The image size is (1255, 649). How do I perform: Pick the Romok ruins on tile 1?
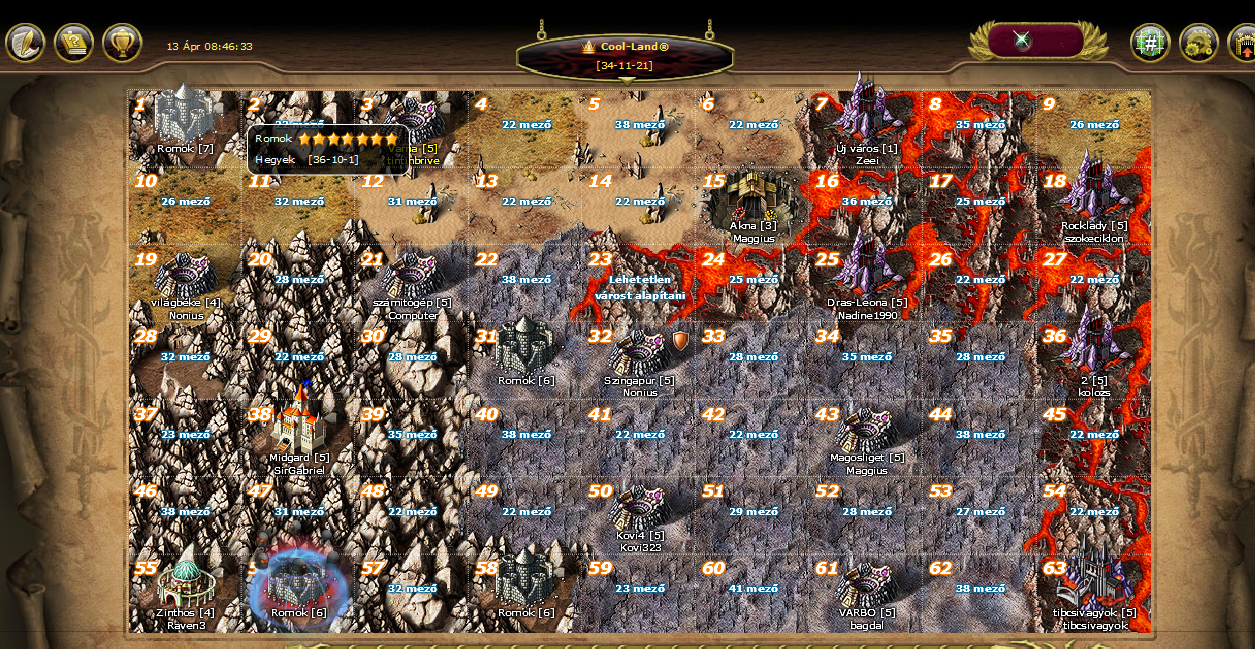coord(185,117)
